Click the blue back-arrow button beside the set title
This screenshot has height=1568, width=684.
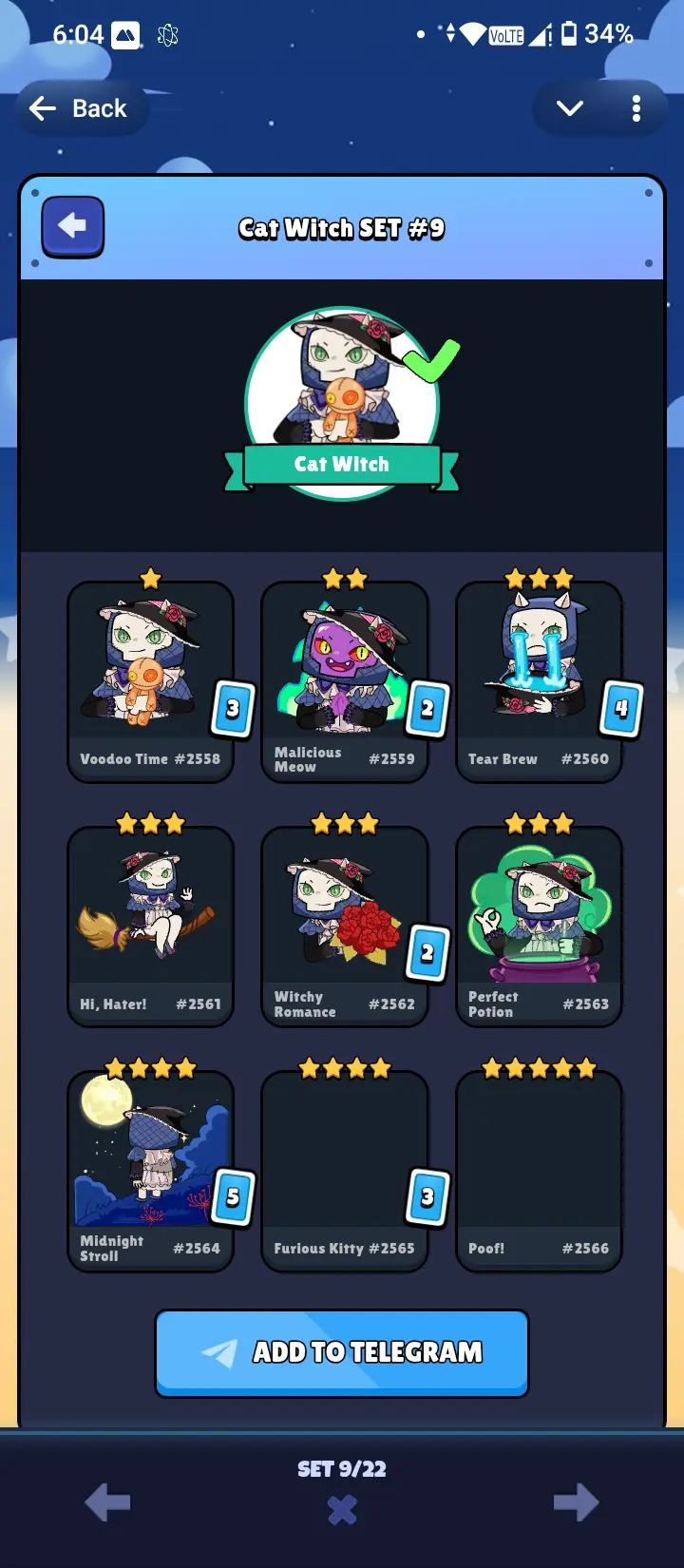(x=72, y=227)
